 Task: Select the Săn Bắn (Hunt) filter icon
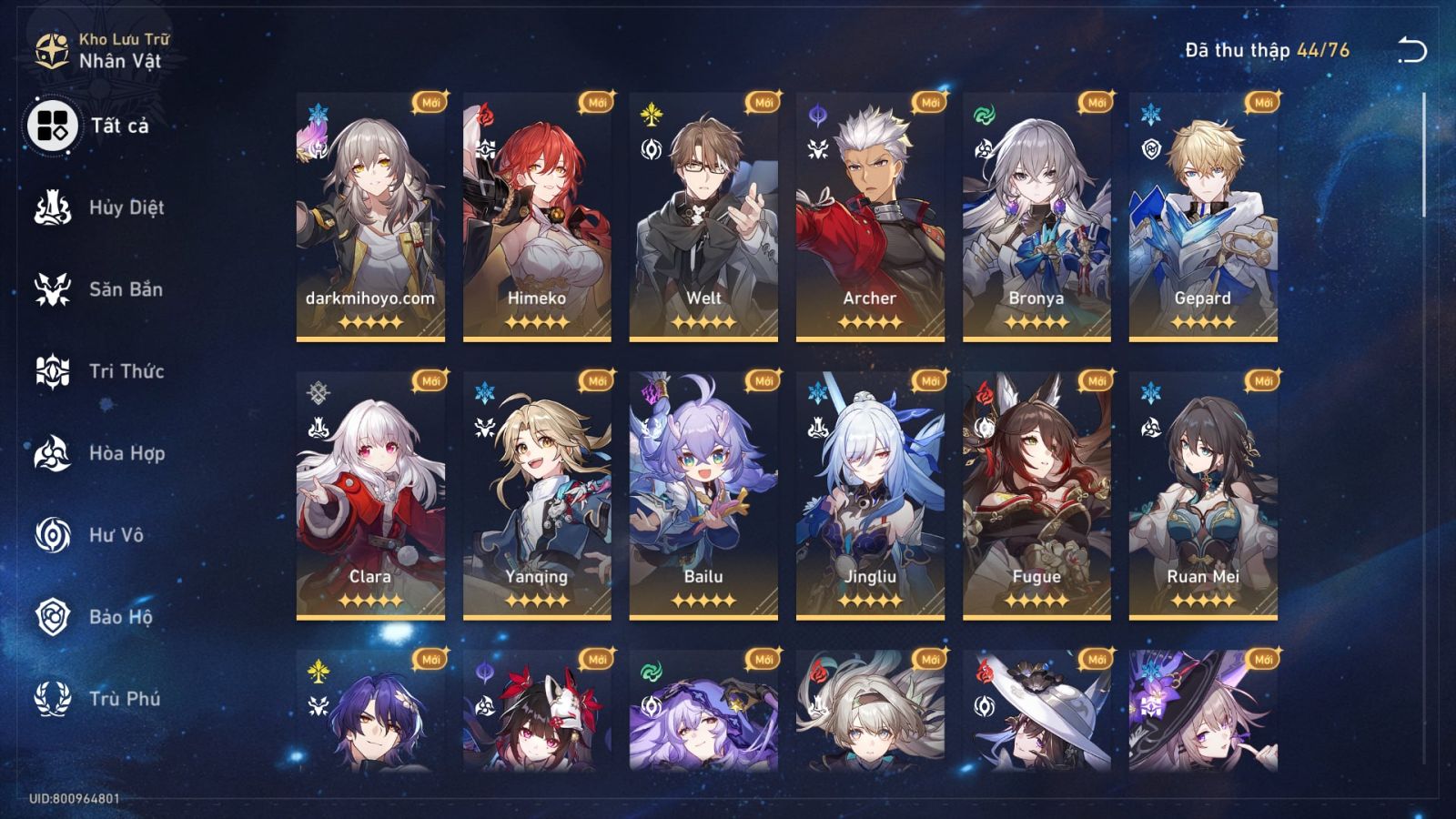click(x=55, y=289)
